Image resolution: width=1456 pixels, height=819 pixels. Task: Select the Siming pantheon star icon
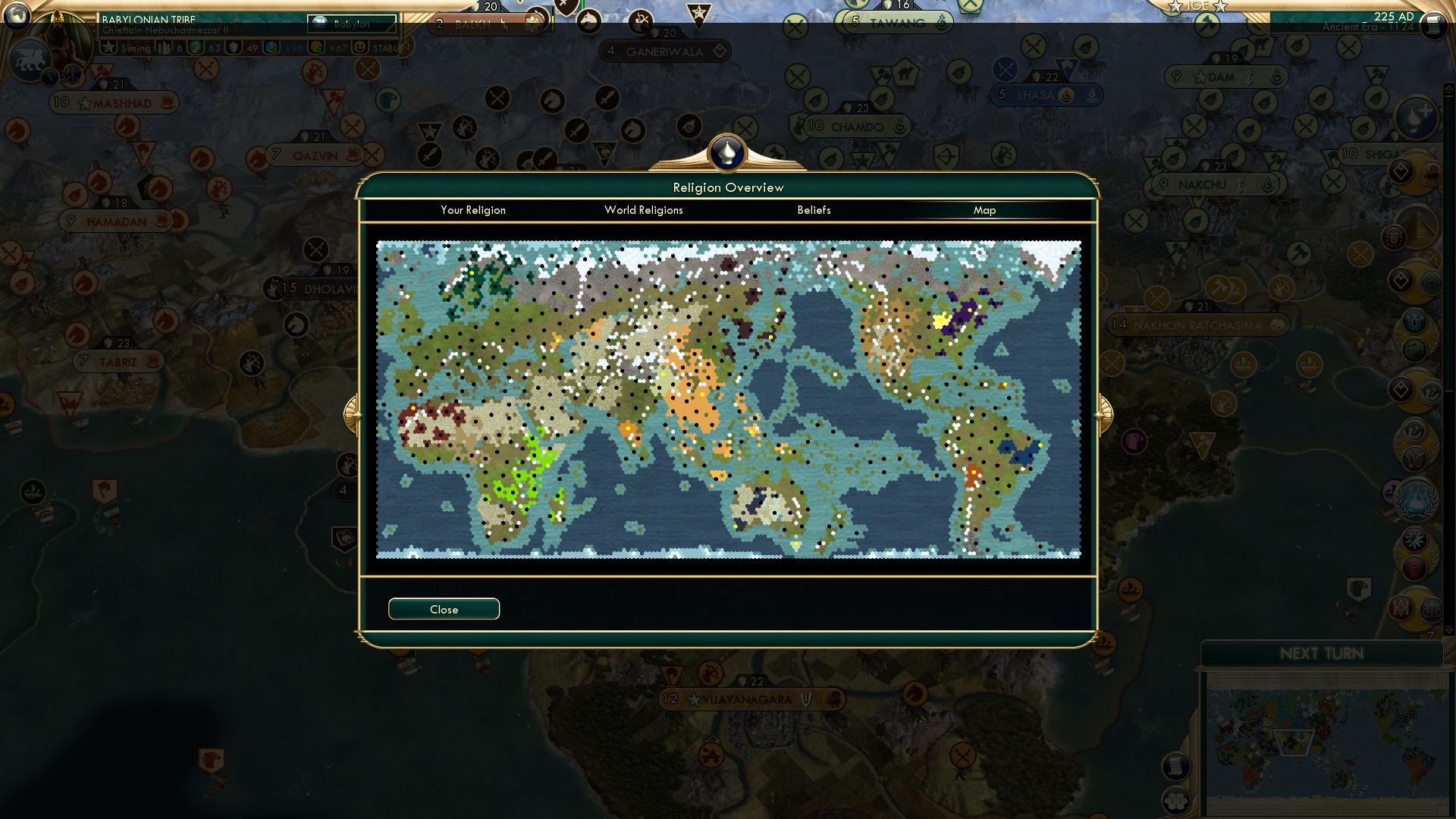[x=110, y=46]
